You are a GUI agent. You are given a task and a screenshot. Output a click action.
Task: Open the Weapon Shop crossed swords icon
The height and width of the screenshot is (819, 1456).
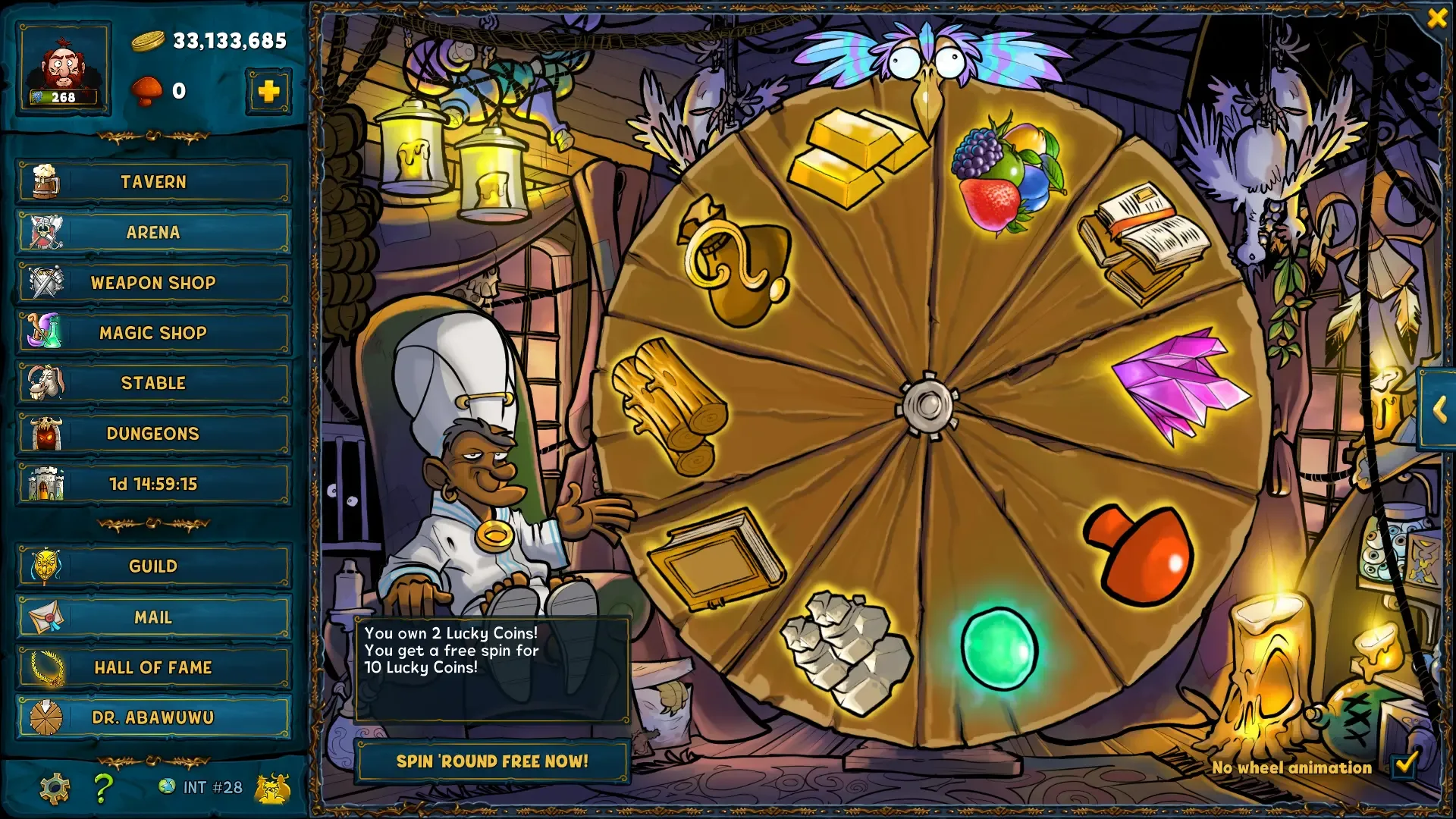(47, 283)
